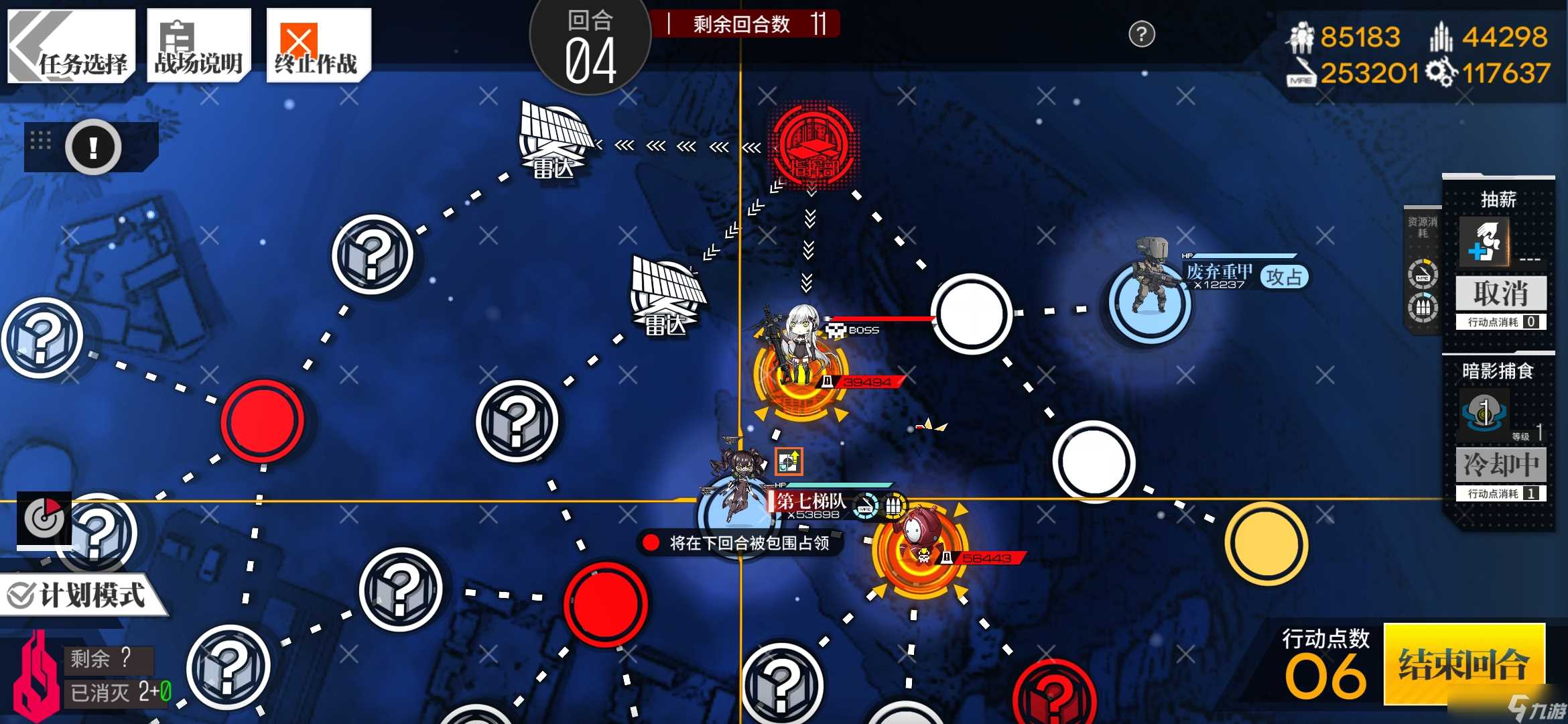
Task: Click the swap icon above 第七梯队
Action: 789,461
